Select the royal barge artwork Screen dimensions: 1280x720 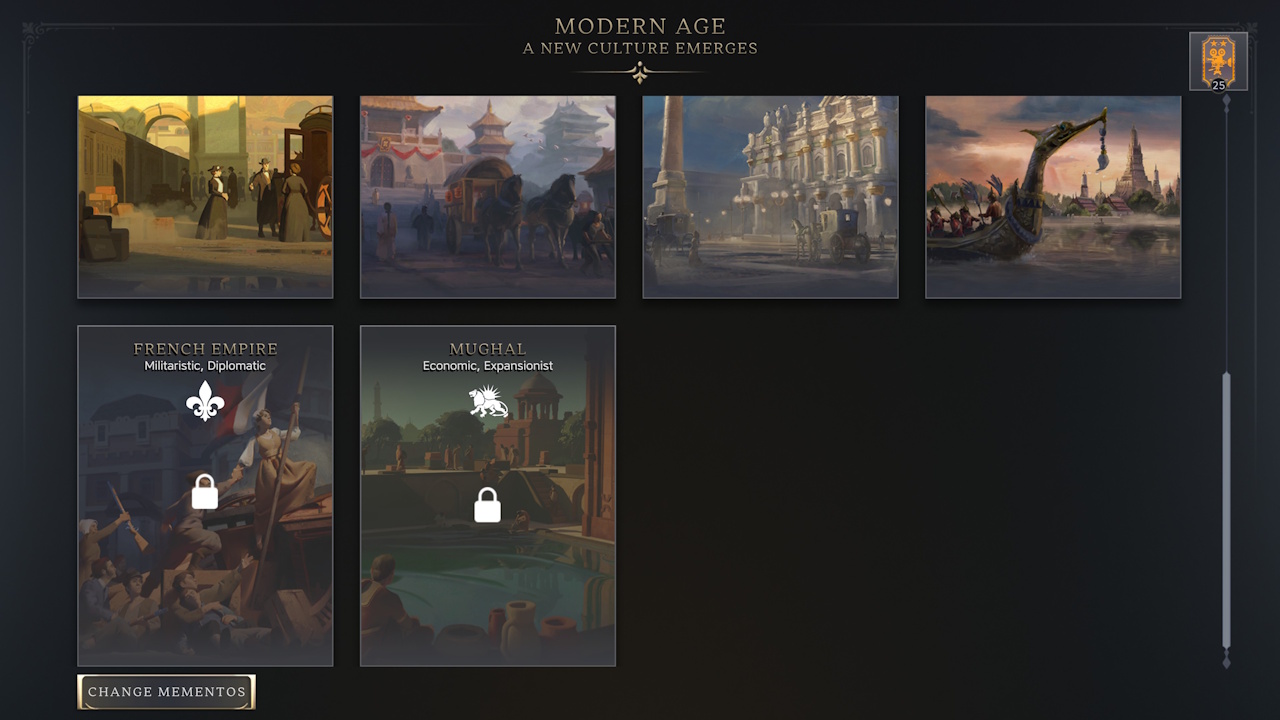click(1052, 197)
